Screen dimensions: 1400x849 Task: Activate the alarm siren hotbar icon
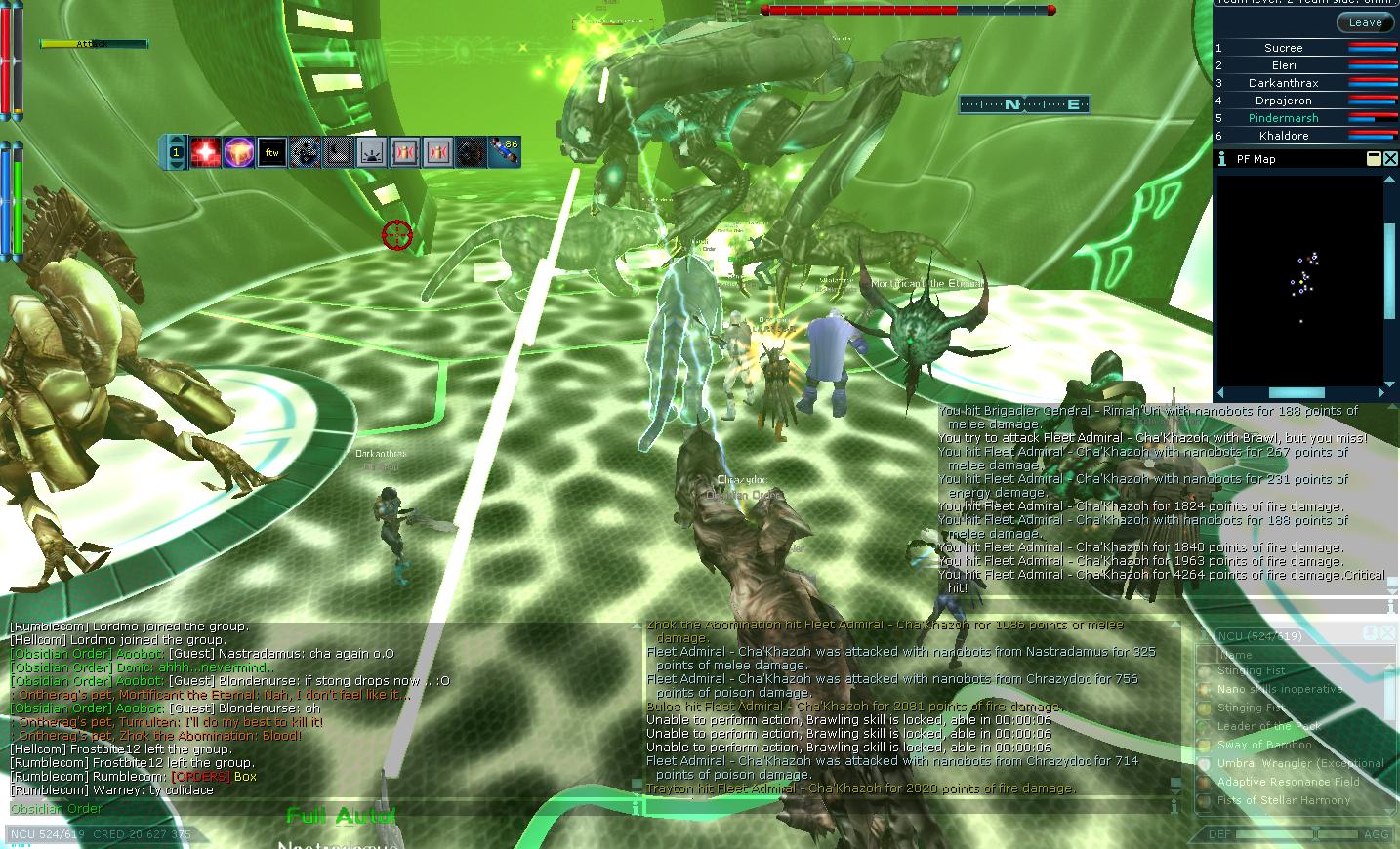pos(371,152)
